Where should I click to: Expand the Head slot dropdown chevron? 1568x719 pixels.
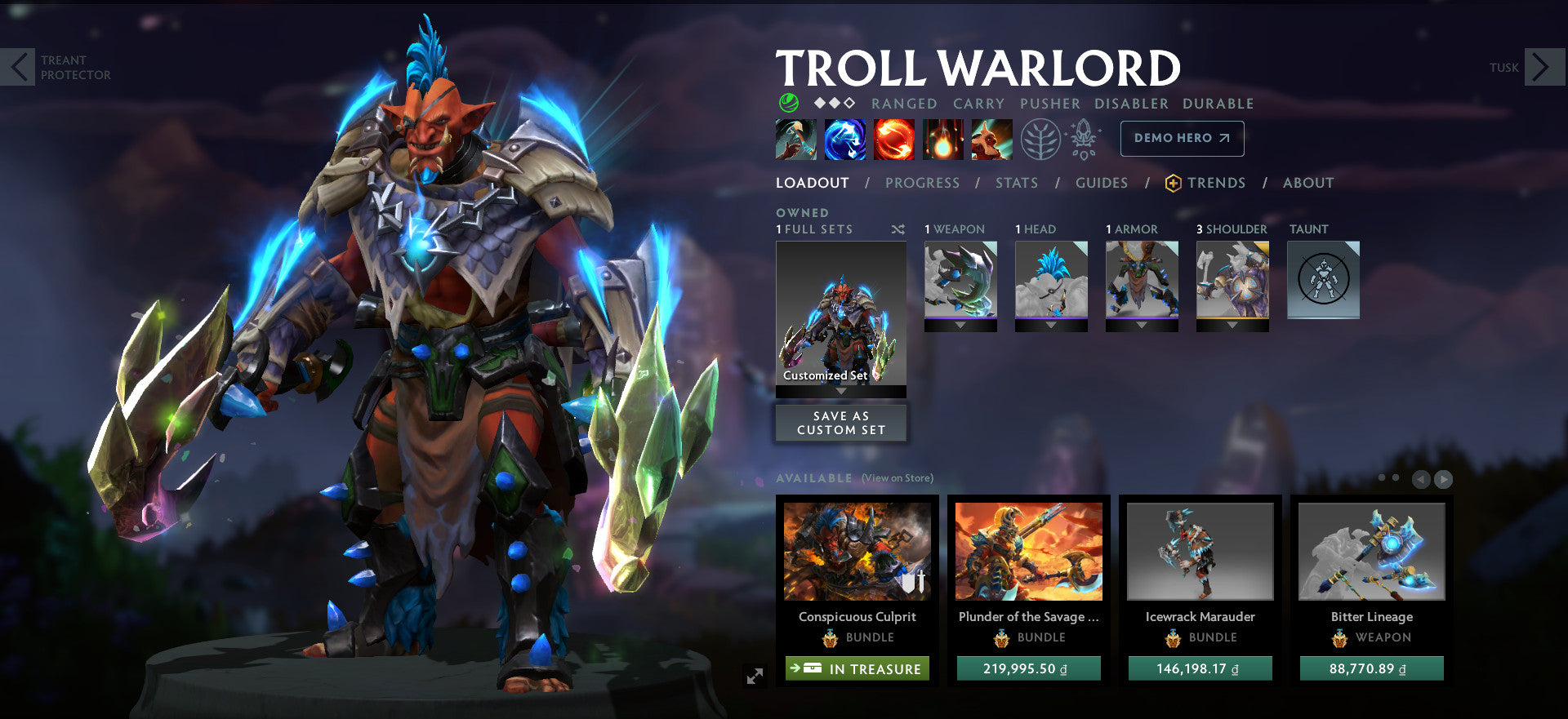[x=1052, y=325]
